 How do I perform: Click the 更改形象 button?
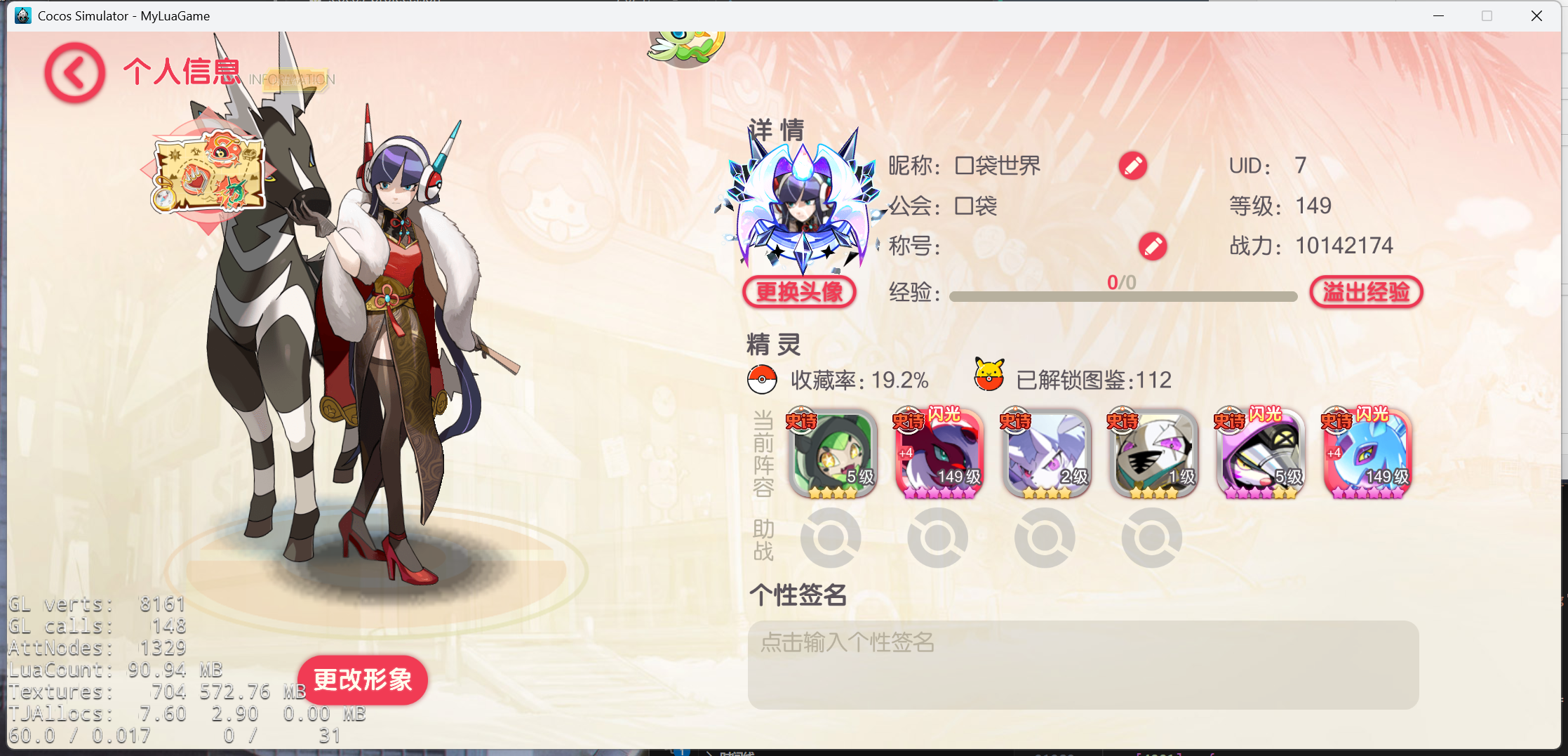(363, 679)
